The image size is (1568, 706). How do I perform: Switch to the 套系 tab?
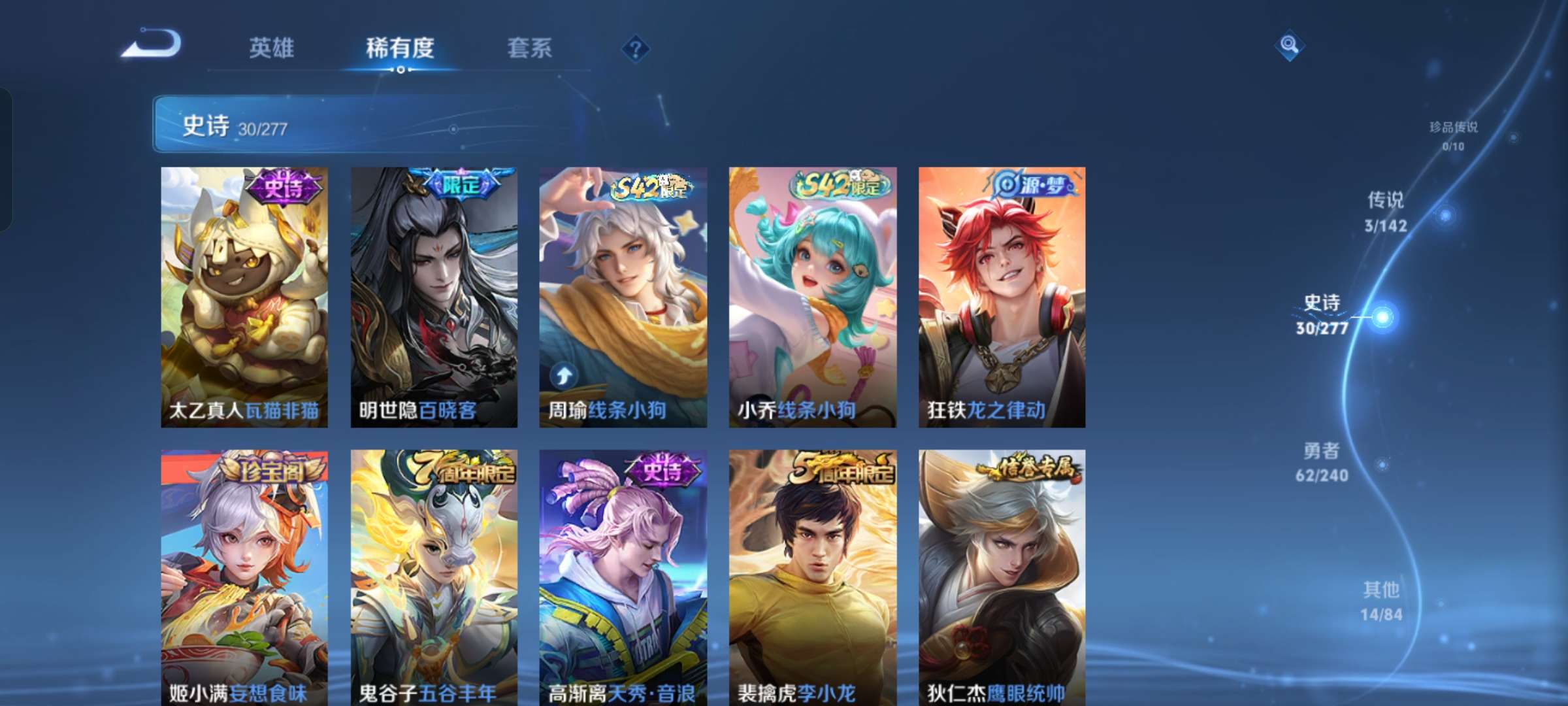pyautogui.click(x=530, y=47)
